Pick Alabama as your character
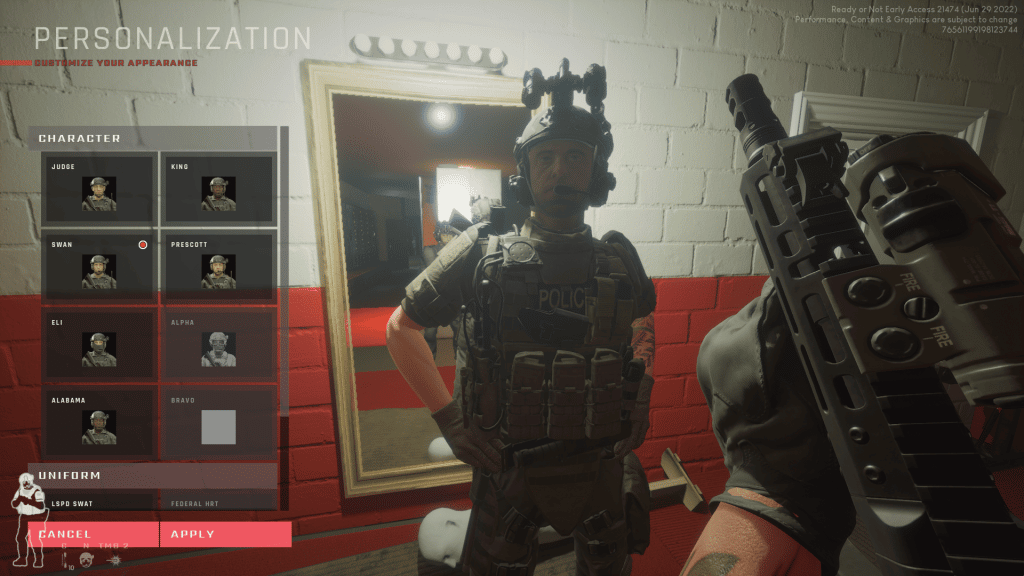 tap(98, 423)
